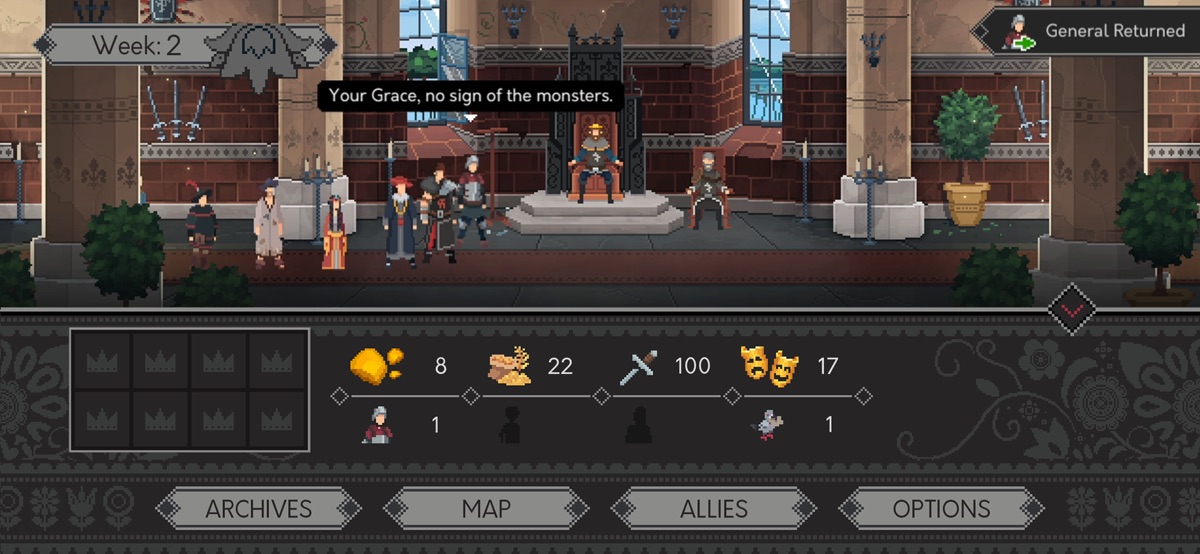
Task: Click the General Returned notification
Action: (1087, 32)
